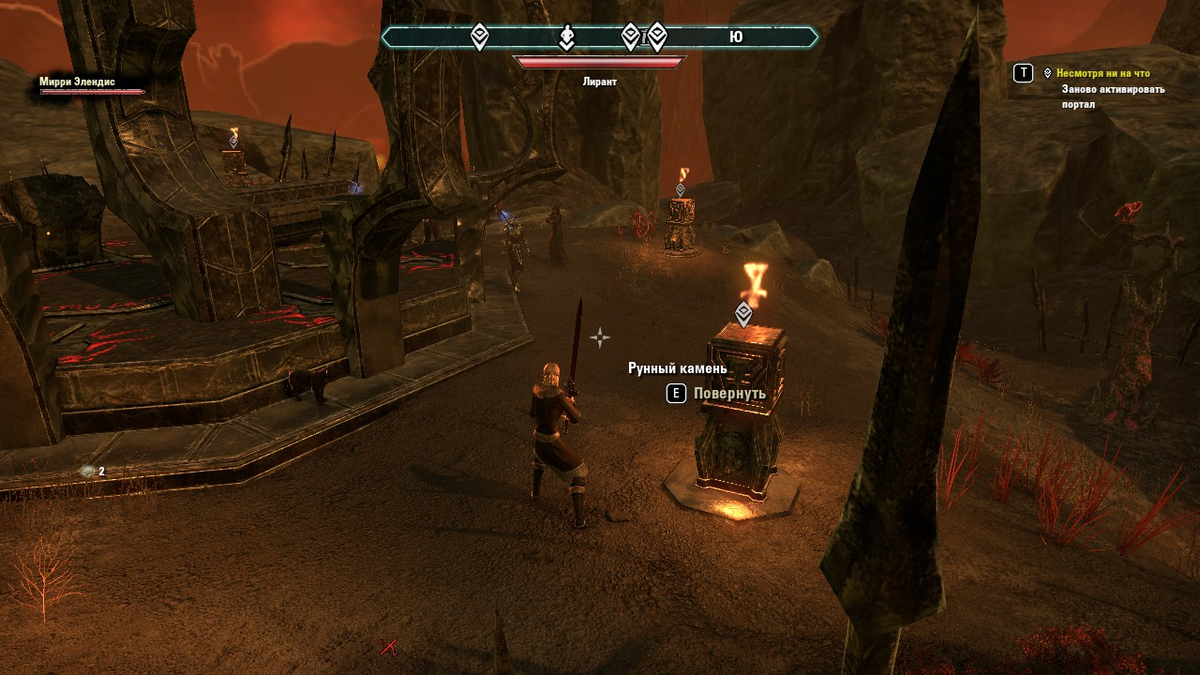Click the companion frame of Мирри Элендис
This screenshot has width=1200, height=675.
click(x=91, y=86)
